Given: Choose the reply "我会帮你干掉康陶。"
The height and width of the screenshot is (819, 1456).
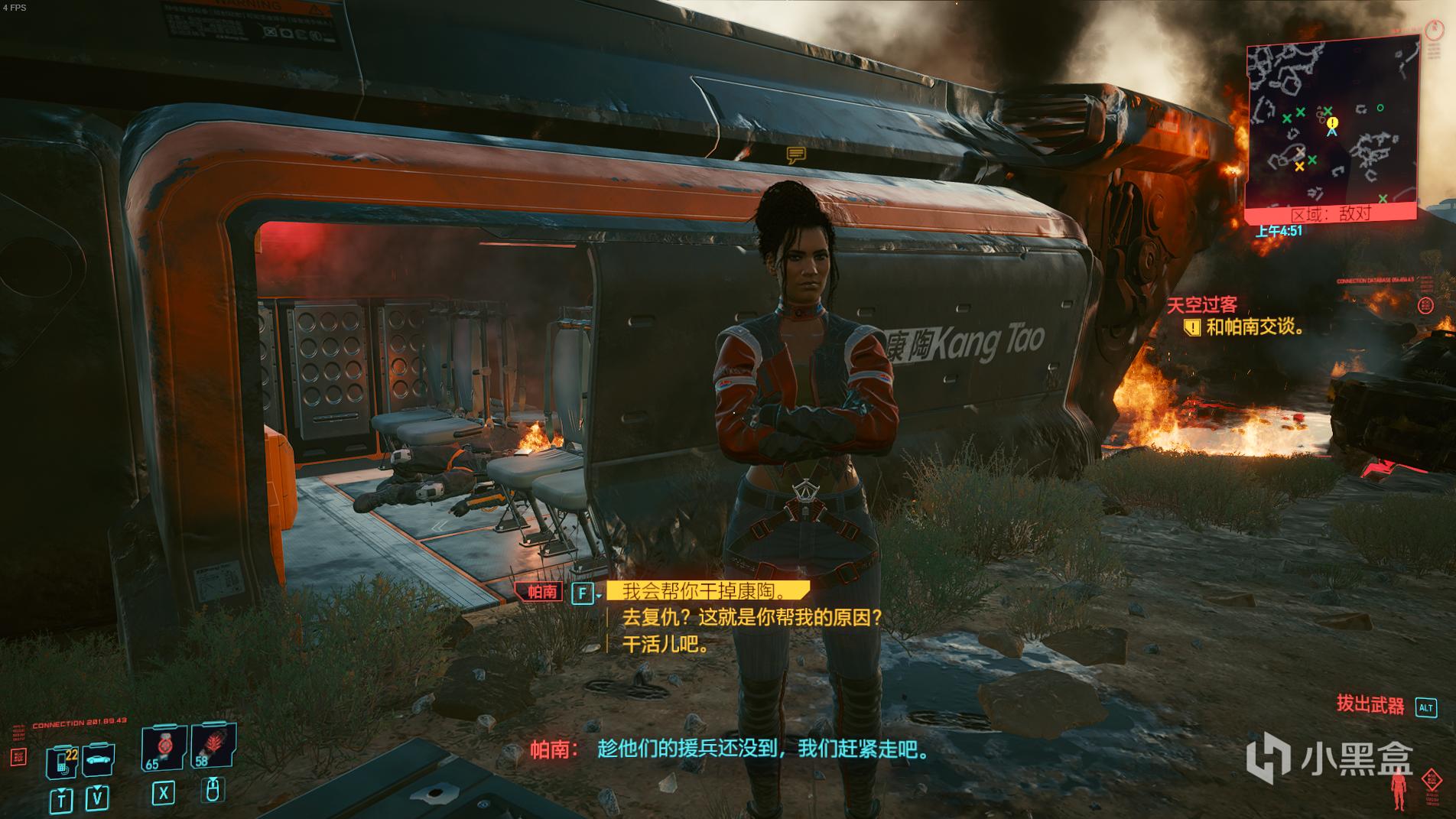Looking at the screenshot, I should coord(704,591).
